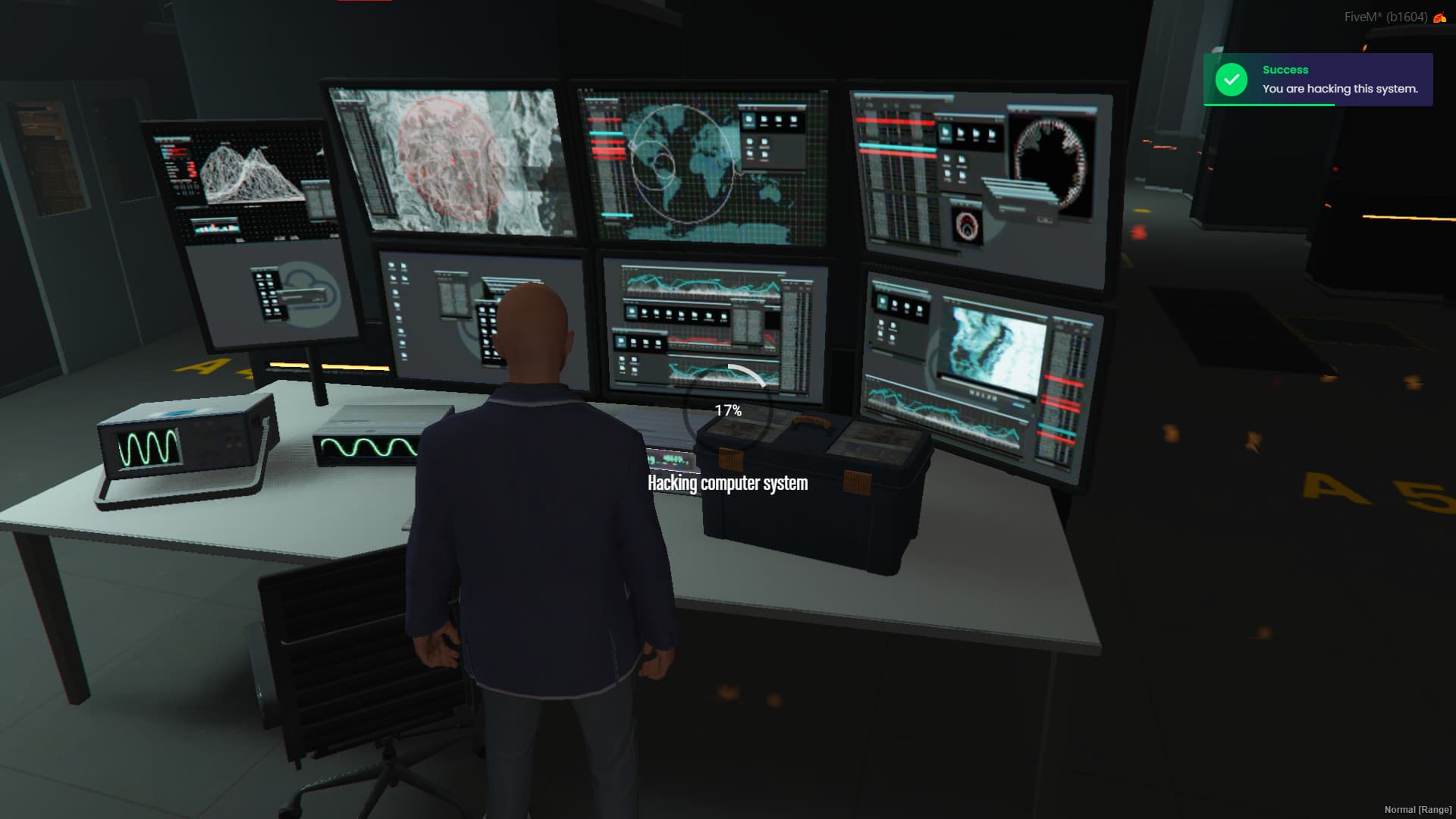The width and height of the screenshot is (1456, 819).
Task: Select the red eye logo panel on the right monitor
Action: point(966,226)
